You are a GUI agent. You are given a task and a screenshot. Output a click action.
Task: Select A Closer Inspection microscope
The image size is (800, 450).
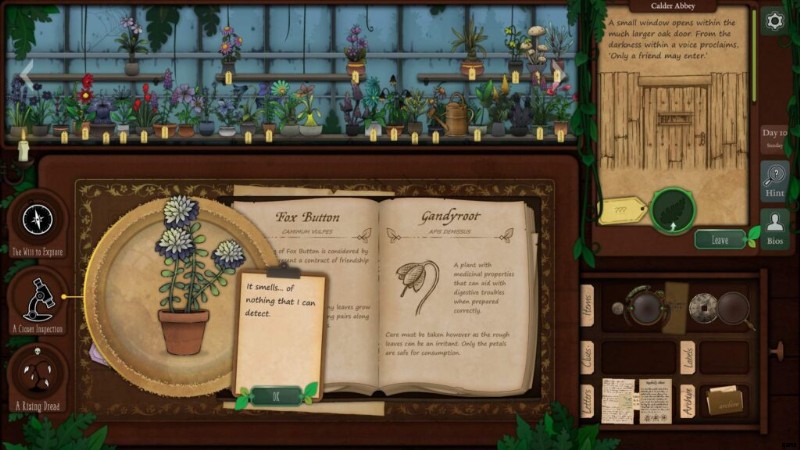coord(38,298)
